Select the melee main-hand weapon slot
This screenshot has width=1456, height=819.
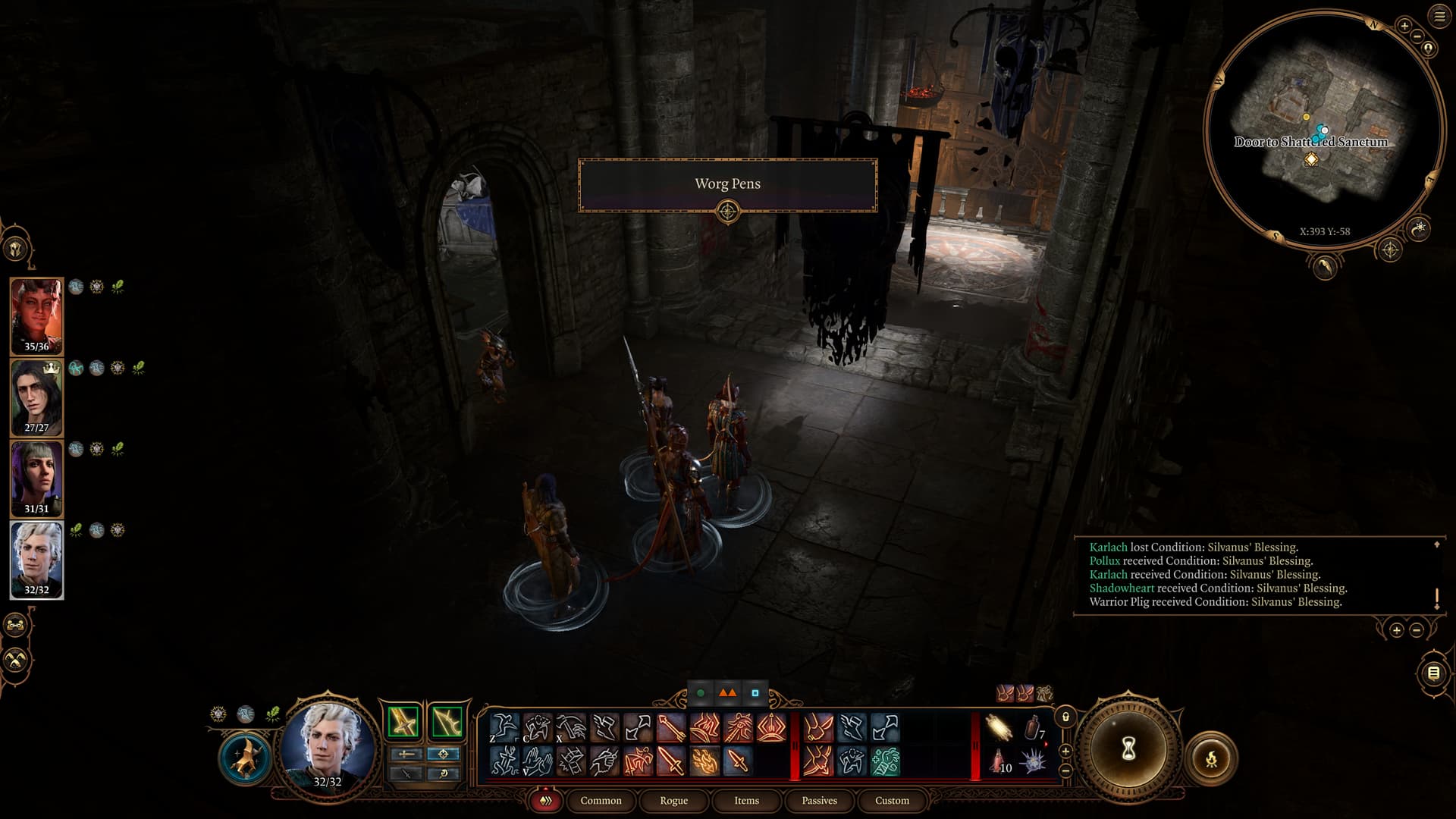click(x=403, y=721)
